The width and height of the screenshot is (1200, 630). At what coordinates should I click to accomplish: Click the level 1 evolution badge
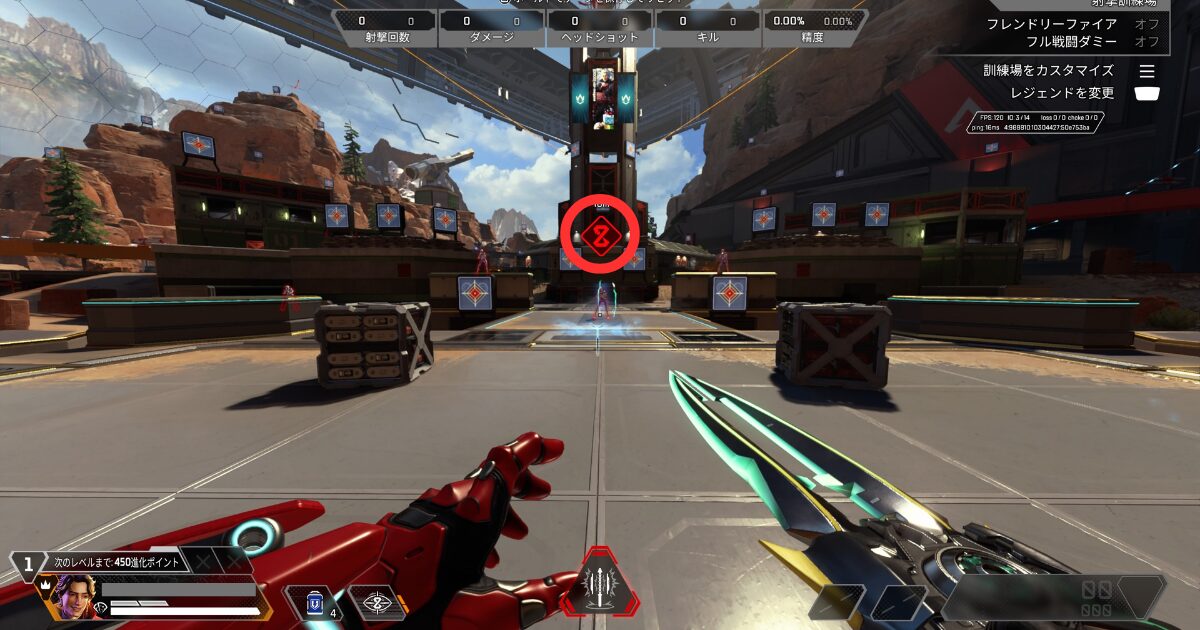27,561
